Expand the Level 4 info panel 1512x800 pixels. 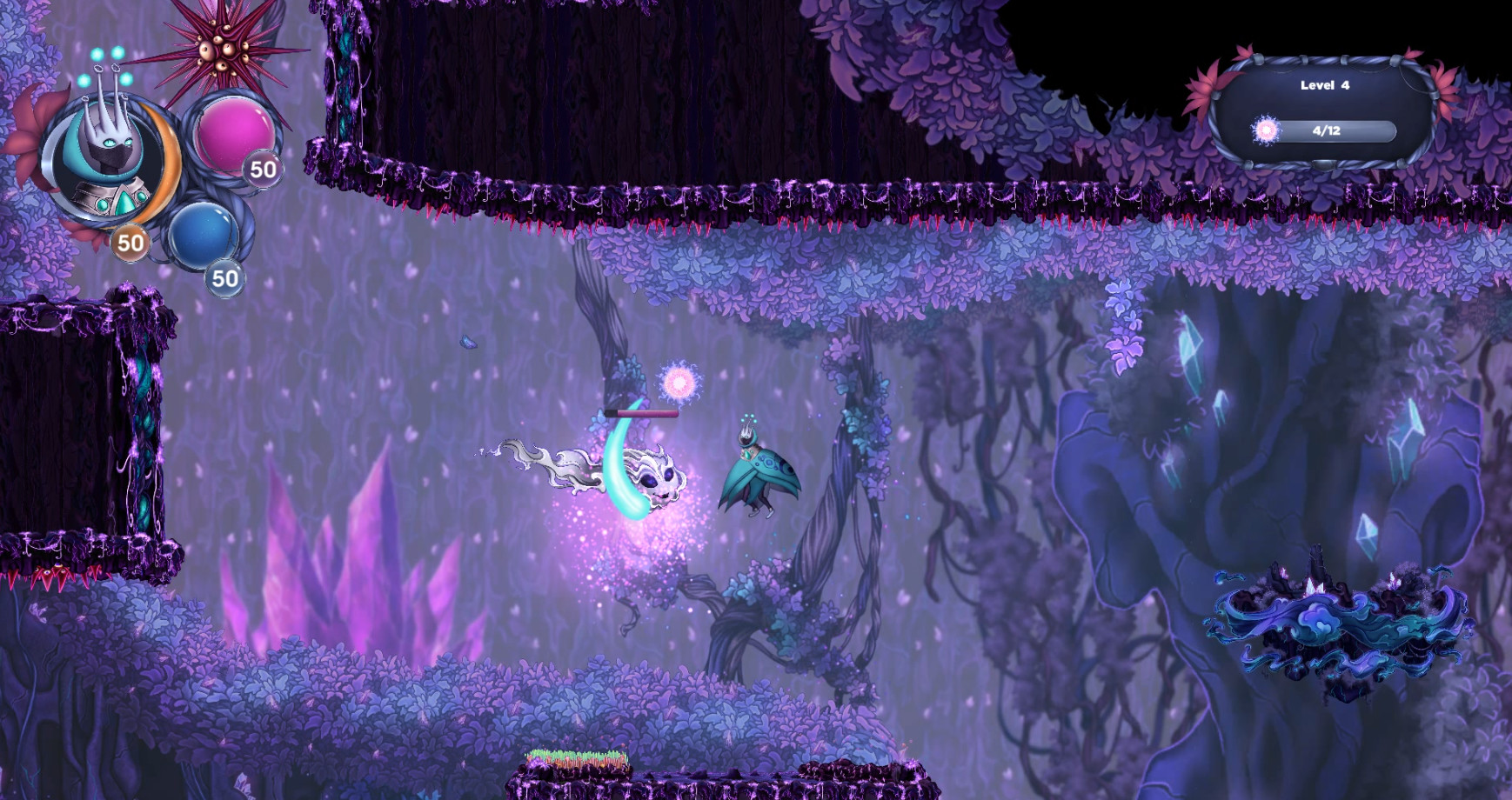coord(1327,109)
